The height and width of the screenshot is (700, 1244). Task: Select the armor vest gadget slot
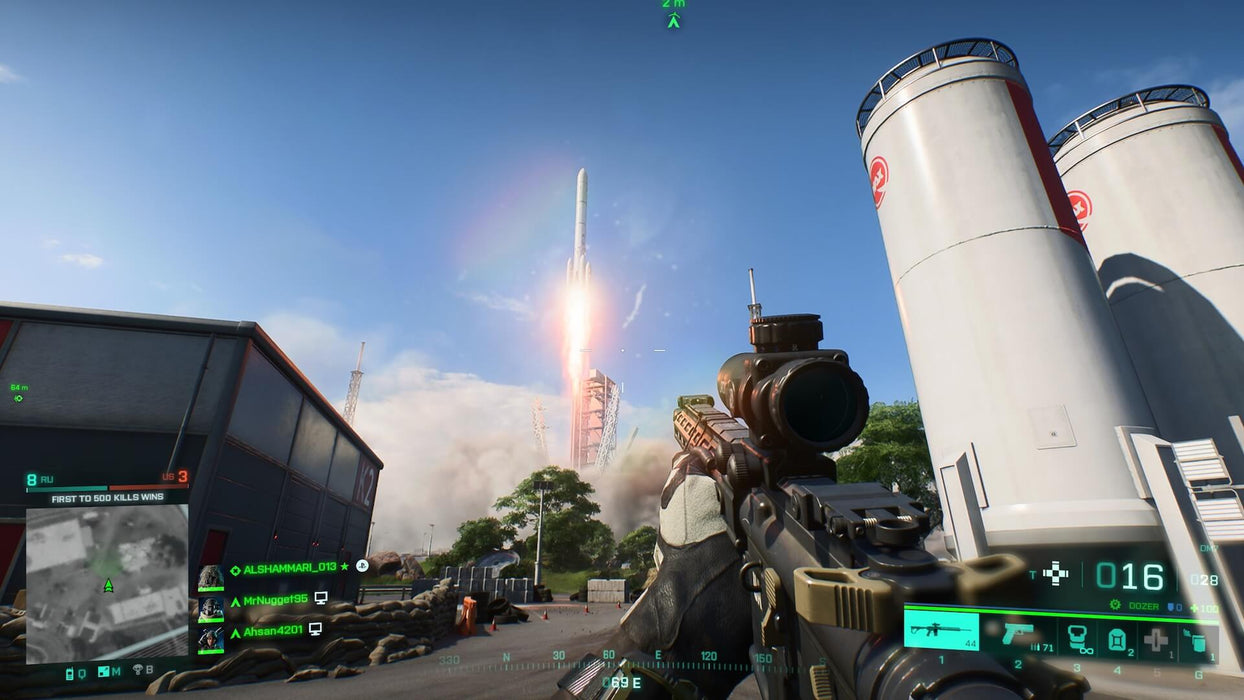coord(1077,636)
